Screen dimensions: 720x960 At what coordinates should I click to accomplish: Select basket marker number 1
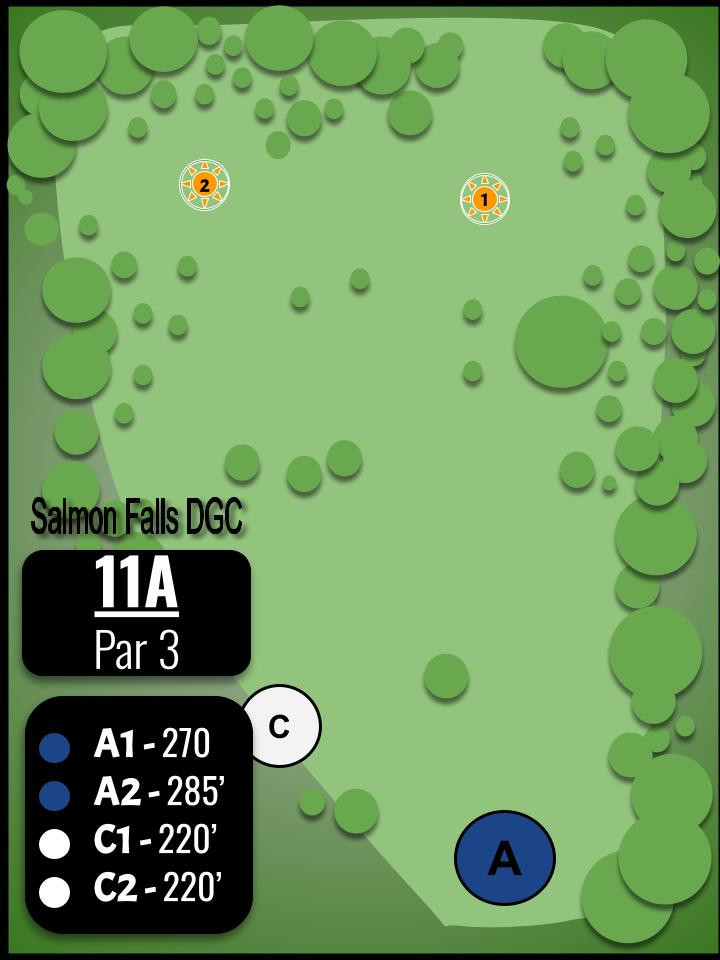click(485, 199)
